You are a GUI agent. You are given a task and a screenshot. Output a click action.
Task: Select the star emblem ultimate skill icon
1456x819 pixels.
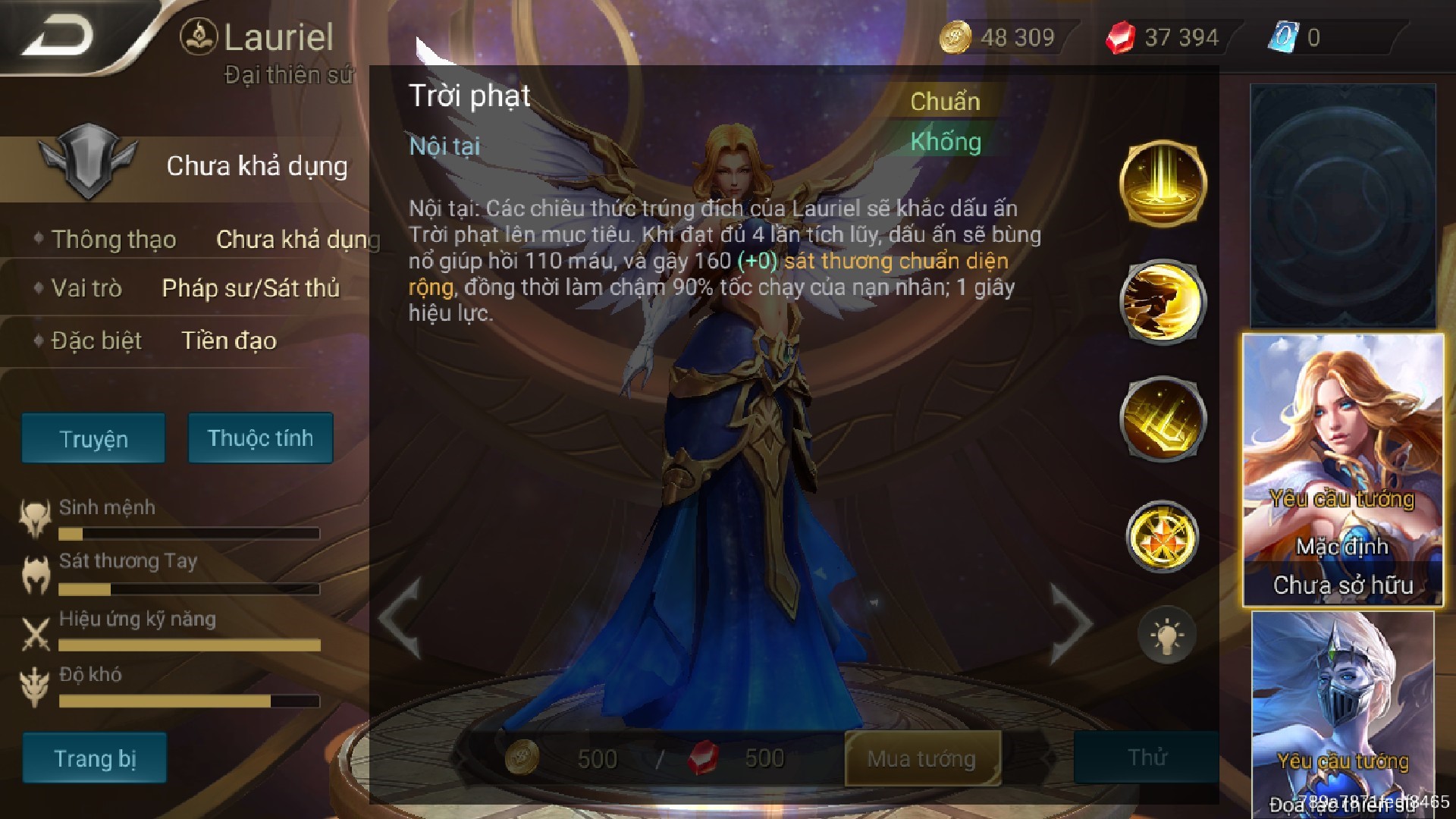click(x=1163, y=537)
